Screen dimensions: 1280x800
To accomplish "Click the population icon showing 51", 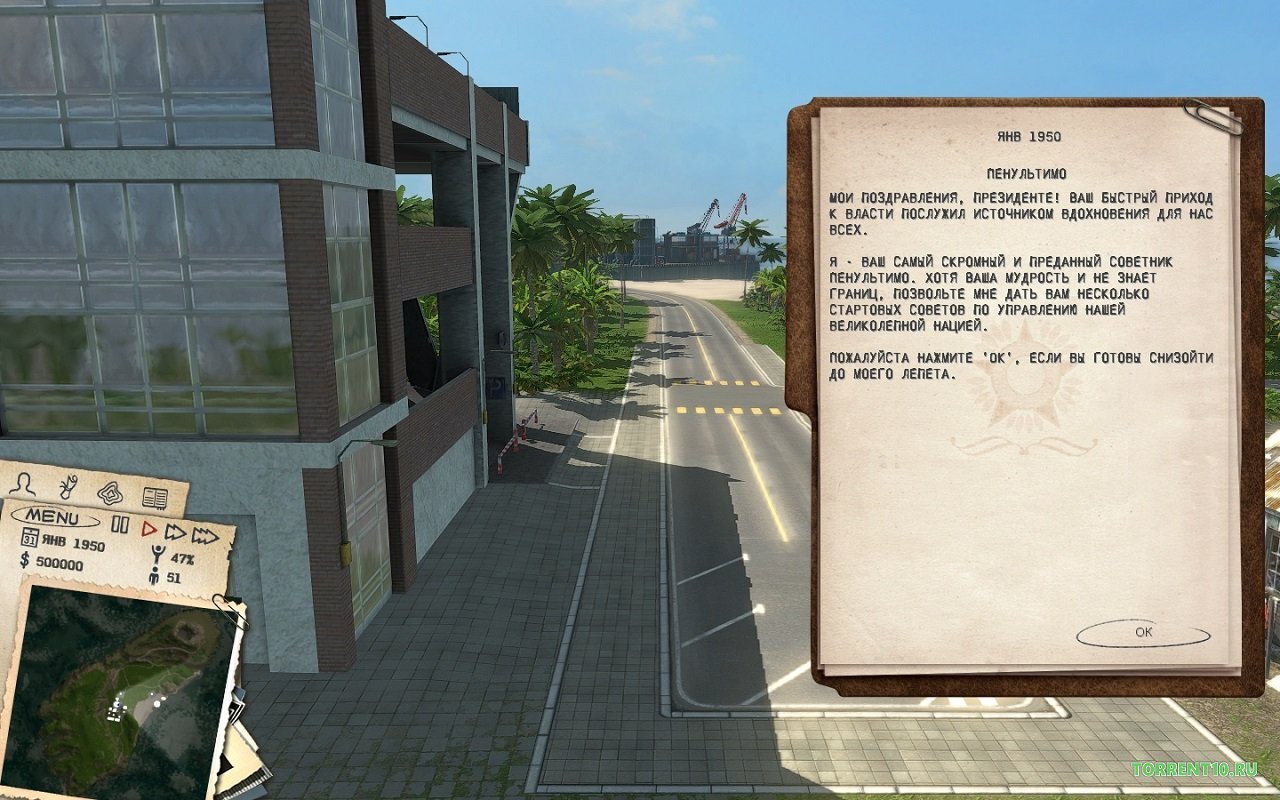I will pyautogui.click(x=154, y=576).
